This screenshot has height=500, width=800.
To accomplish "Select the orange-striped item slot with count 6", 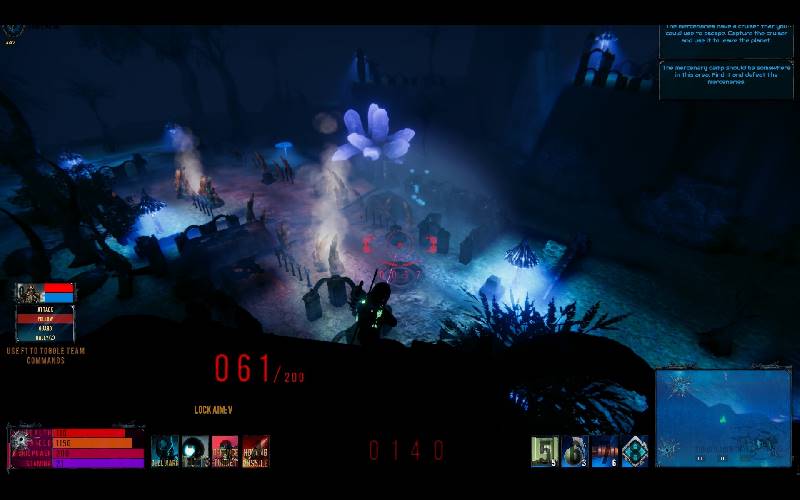I will point(605,451).
